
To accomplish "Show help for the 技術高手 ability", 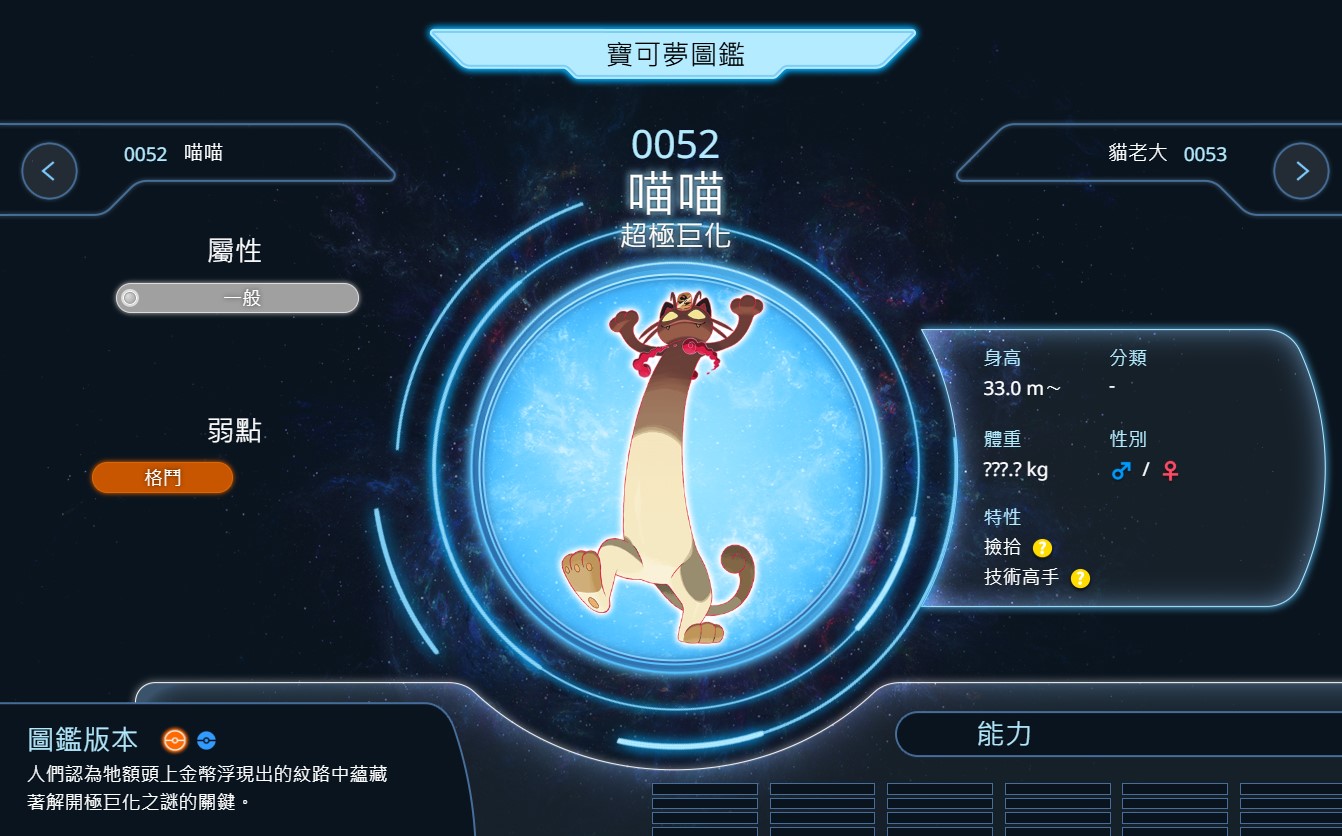I will pyautogui.click(x=1080, y=578).
